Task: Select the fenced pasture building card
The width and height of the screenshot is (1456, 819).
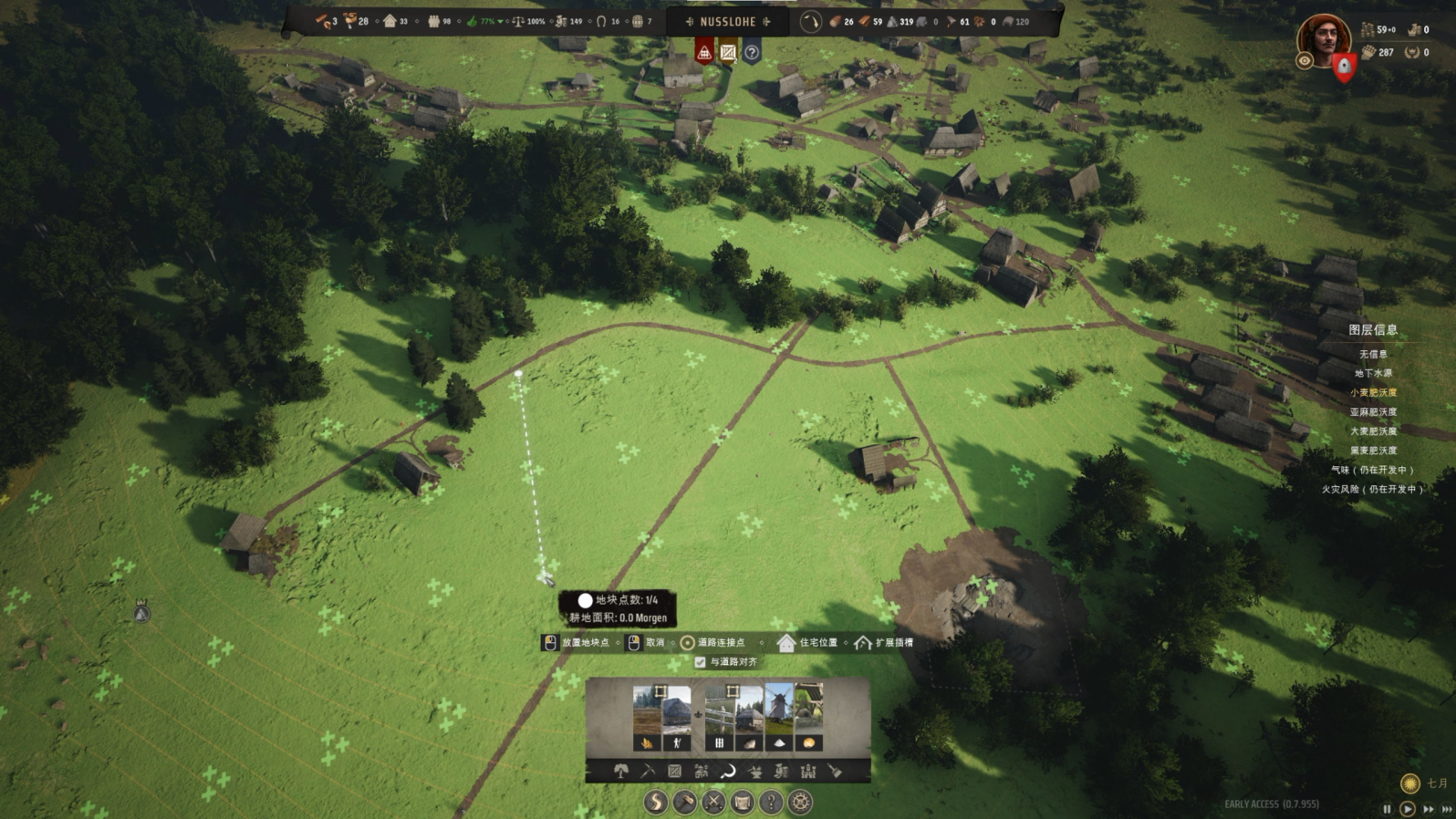Action: (720, 716)
